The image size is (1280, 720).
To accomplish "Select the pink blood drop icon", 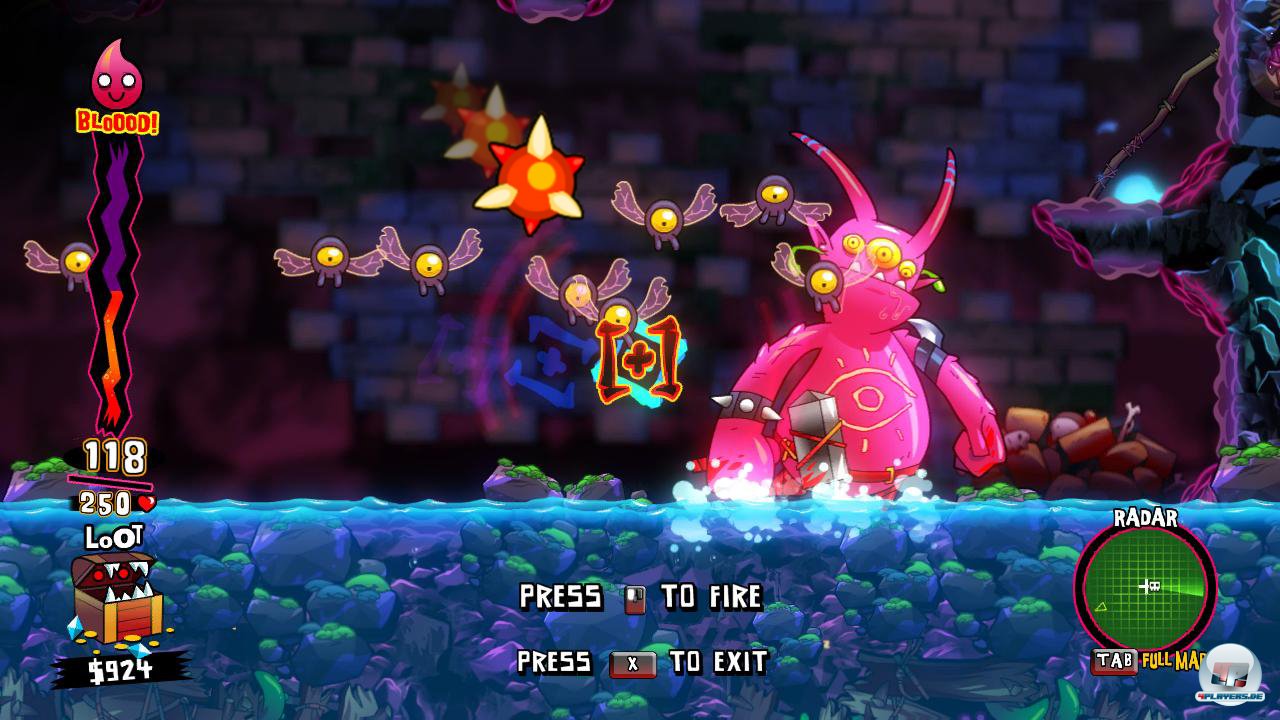I will 117,76.
